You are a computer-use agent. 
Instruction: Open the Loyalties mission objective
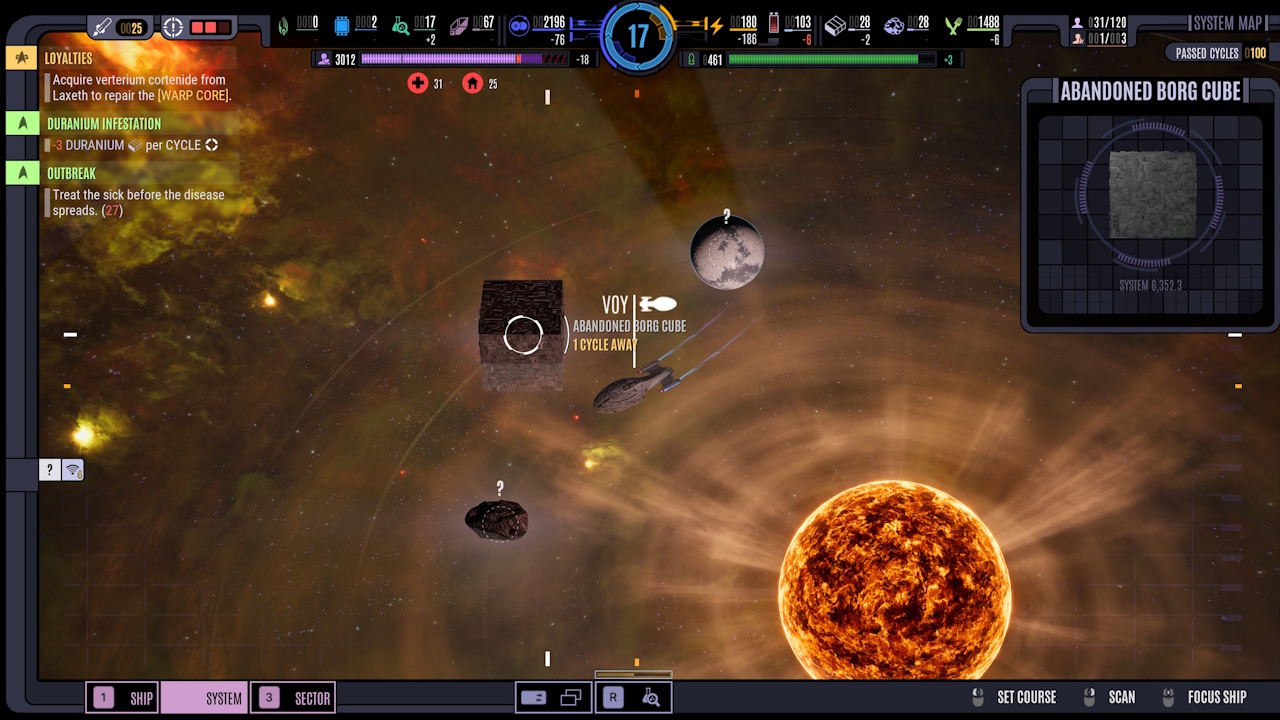pyautogui.click(x=68, y=59)
